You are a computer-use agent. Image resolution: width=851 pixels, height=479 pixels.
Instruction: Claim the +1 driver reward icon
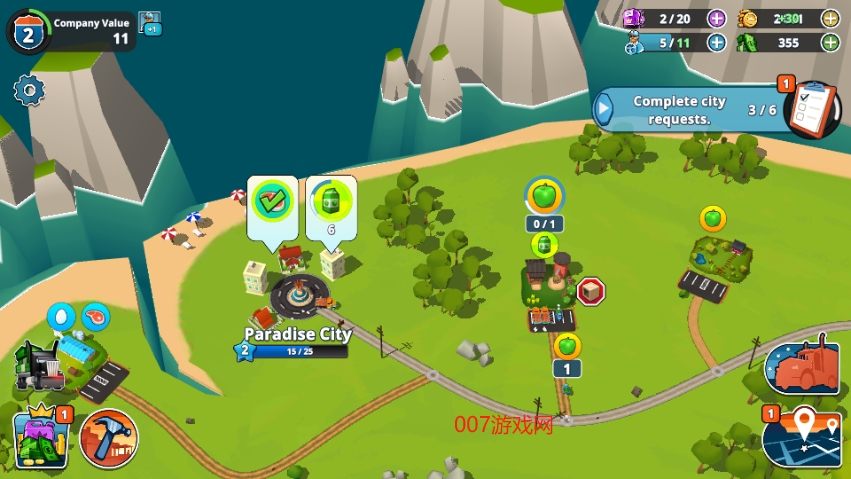[x=150, y=22]
